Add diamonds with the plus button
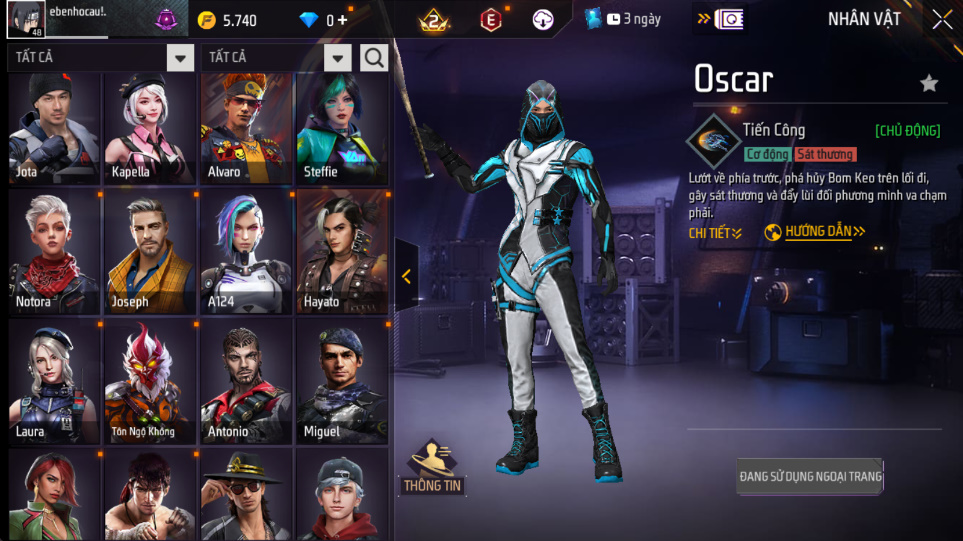Viewport: 963px width, 541px height. tap(343, 20)
